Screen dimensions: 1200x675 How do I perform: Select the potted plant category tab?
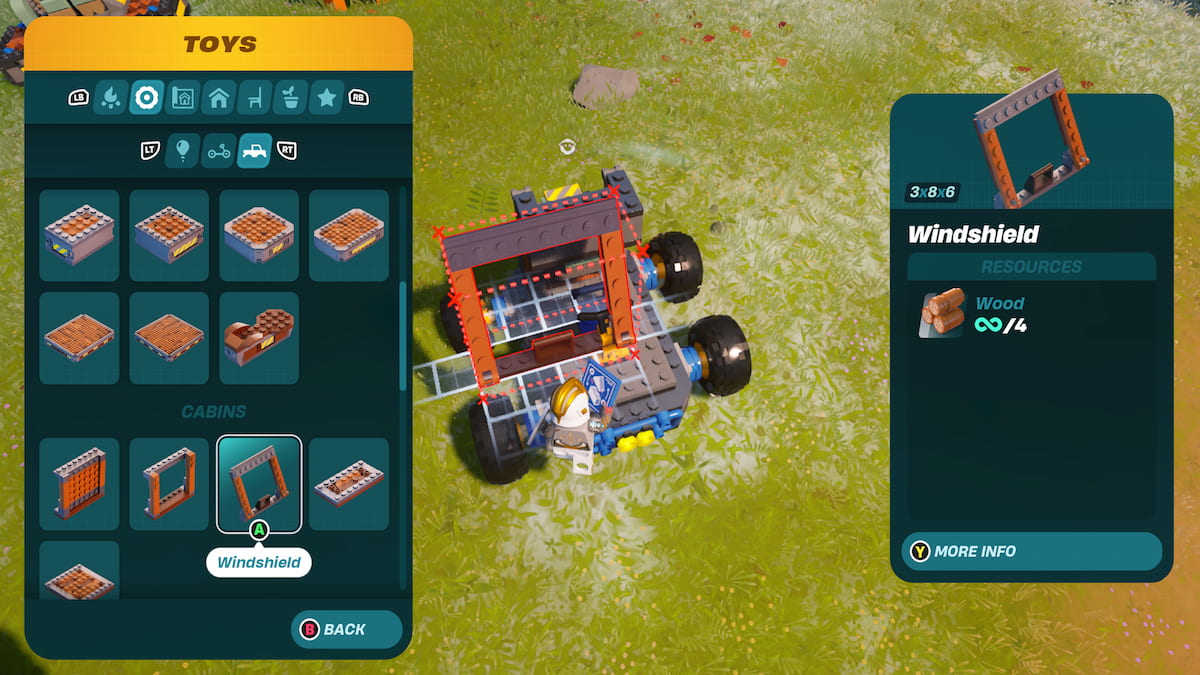[x=291, y=98]
